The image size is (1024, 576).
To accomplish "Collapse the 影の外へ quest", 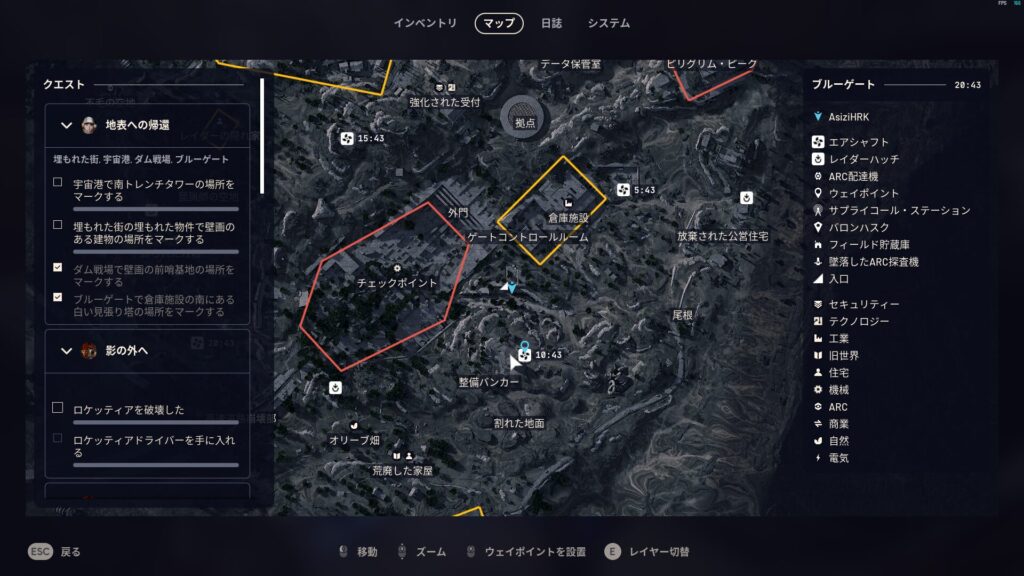I will click(67, 351).
